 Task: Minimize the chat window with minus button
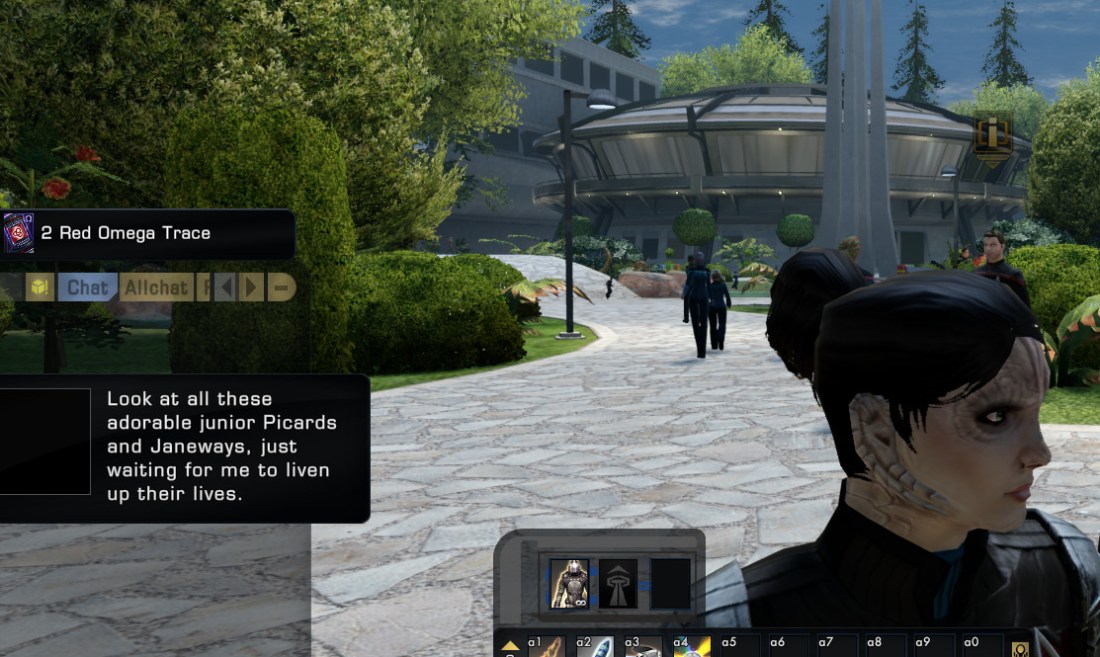click(x=281, y=288)
